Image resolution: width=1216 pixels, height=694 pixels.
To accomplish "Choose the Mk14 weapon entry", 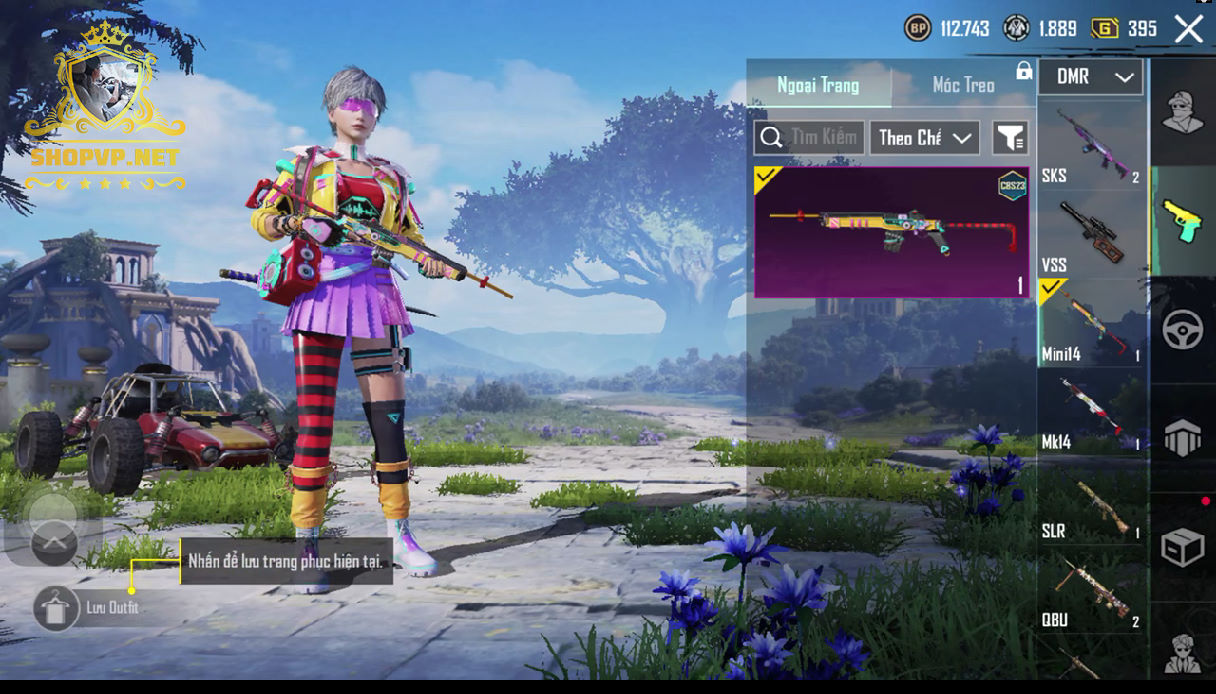I will pyautogui.click(x=1091, y=412).
